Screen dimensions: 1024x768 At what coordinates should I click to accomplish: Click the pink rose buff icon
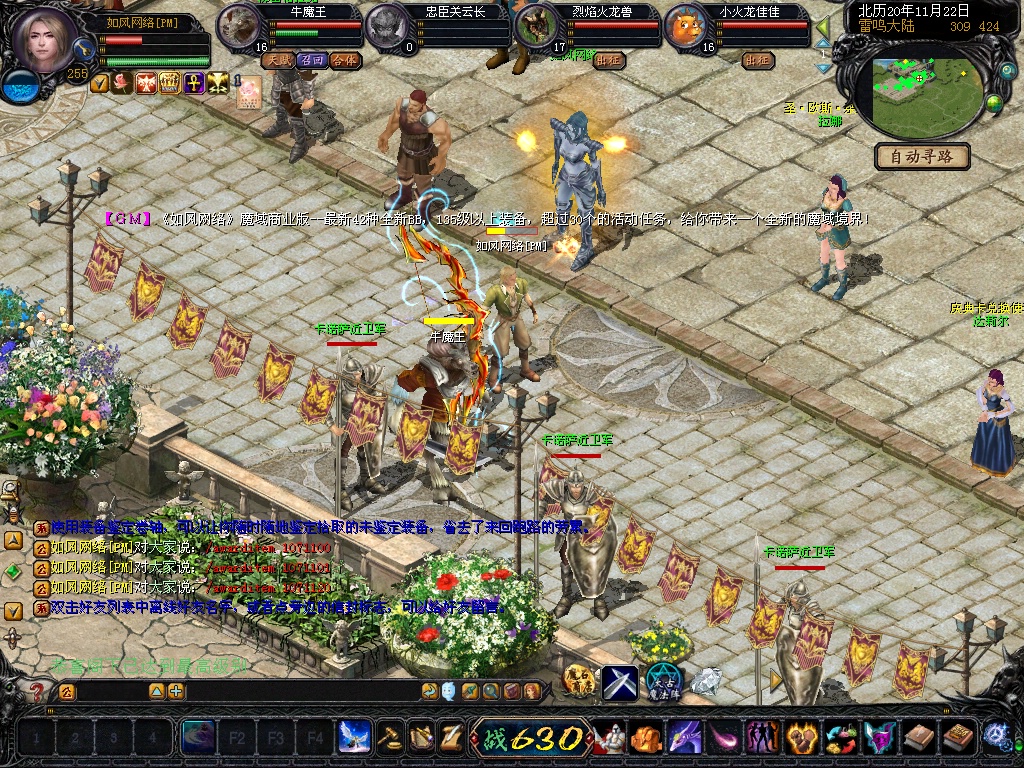coord(123,83)
